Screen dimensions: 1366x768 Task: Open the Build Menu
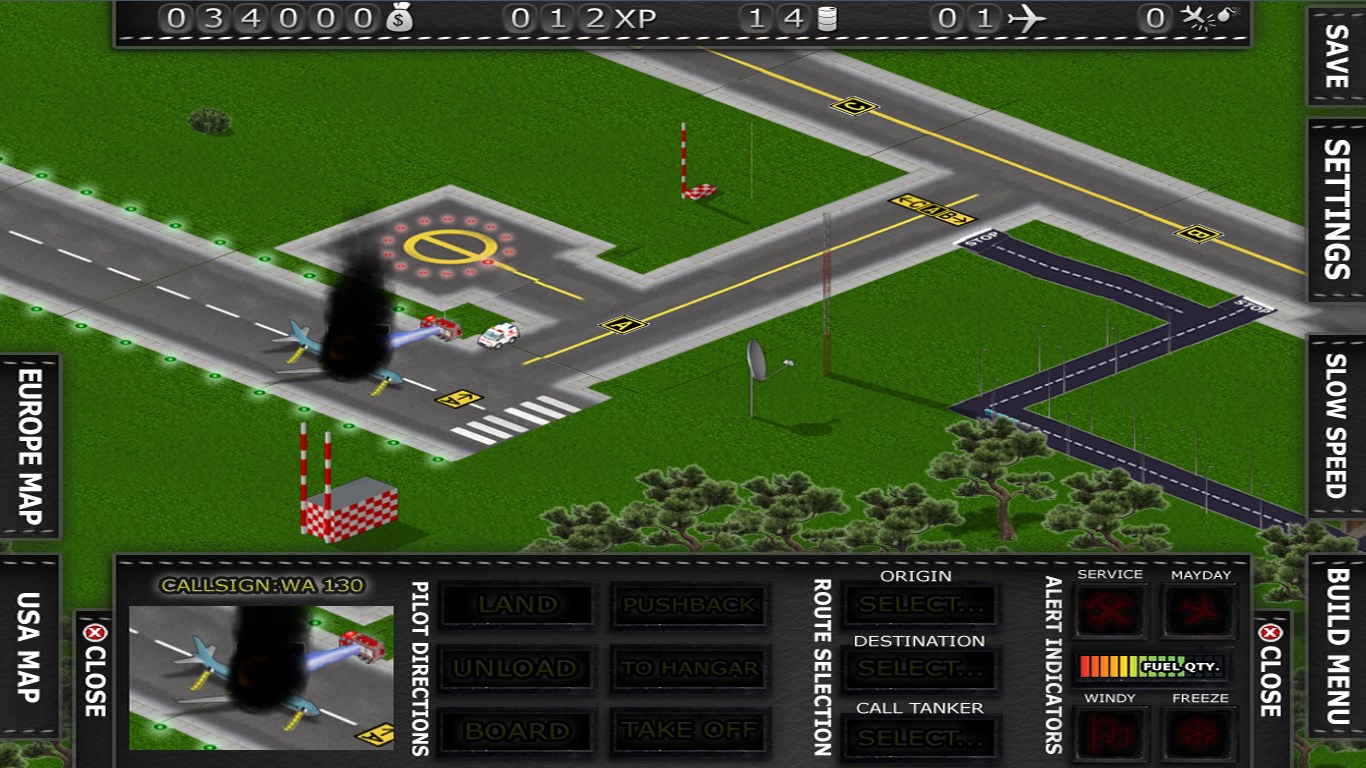point(1336,646)
